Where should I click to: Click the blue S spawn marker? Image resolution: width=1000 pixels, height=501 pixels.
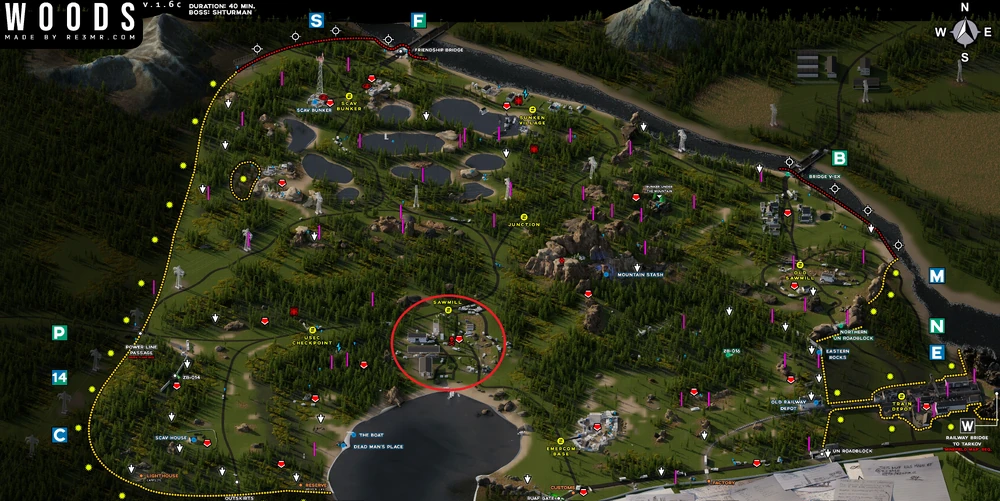tap(316, 19)
